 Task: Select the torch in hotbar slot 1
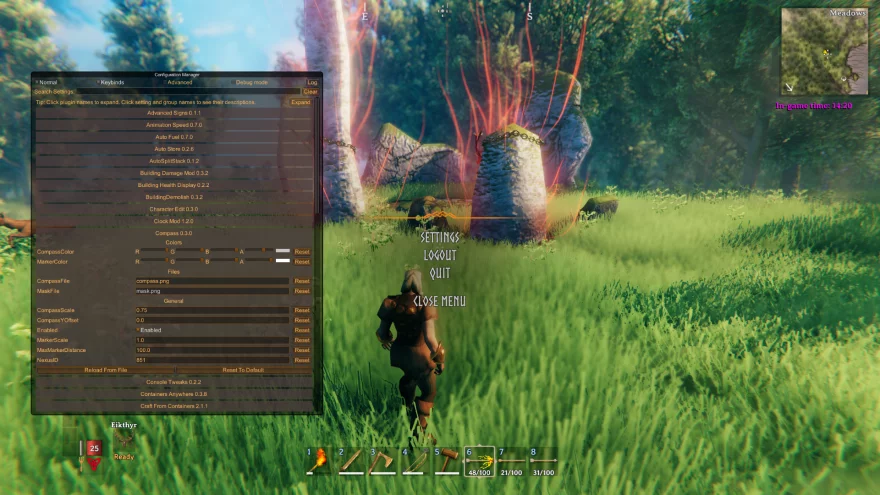pos(319,460)
